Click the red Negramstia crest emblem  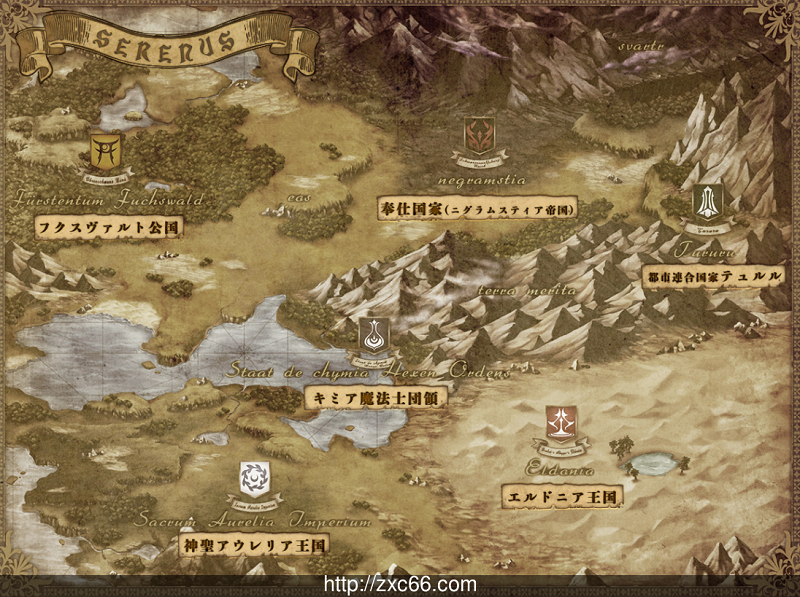click(x=480, y=136)
